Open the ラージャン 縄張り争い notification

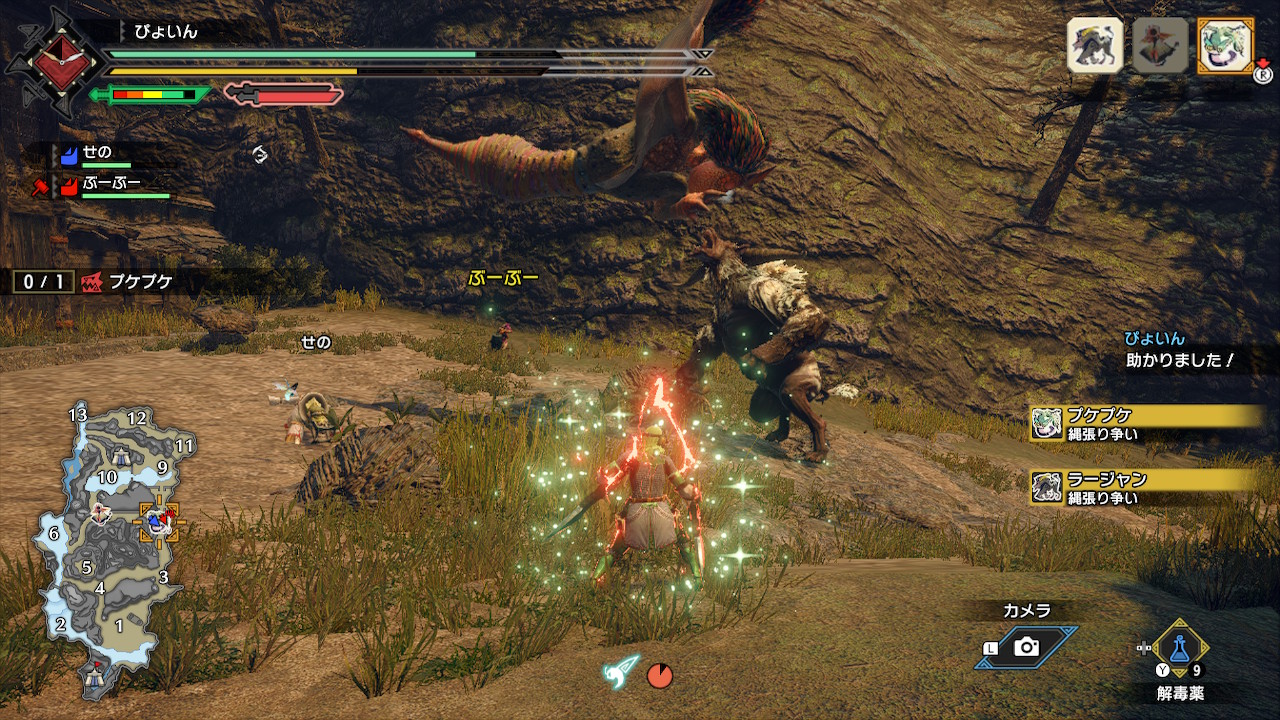tap(1145, 487)
